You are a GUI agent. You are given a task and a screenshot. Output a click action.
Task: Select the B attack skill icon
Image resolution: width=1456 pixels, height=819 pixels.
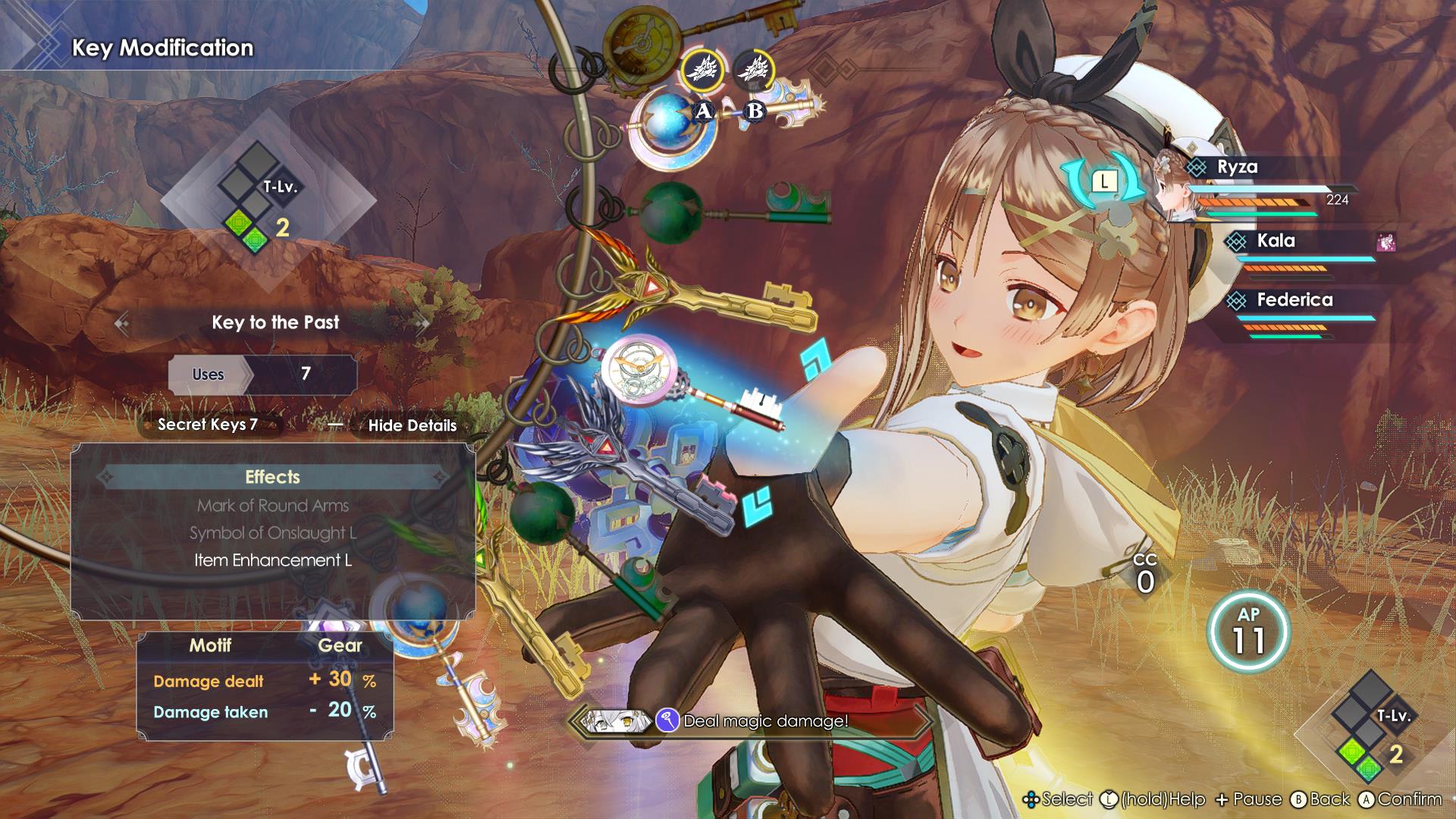point(755,71)
